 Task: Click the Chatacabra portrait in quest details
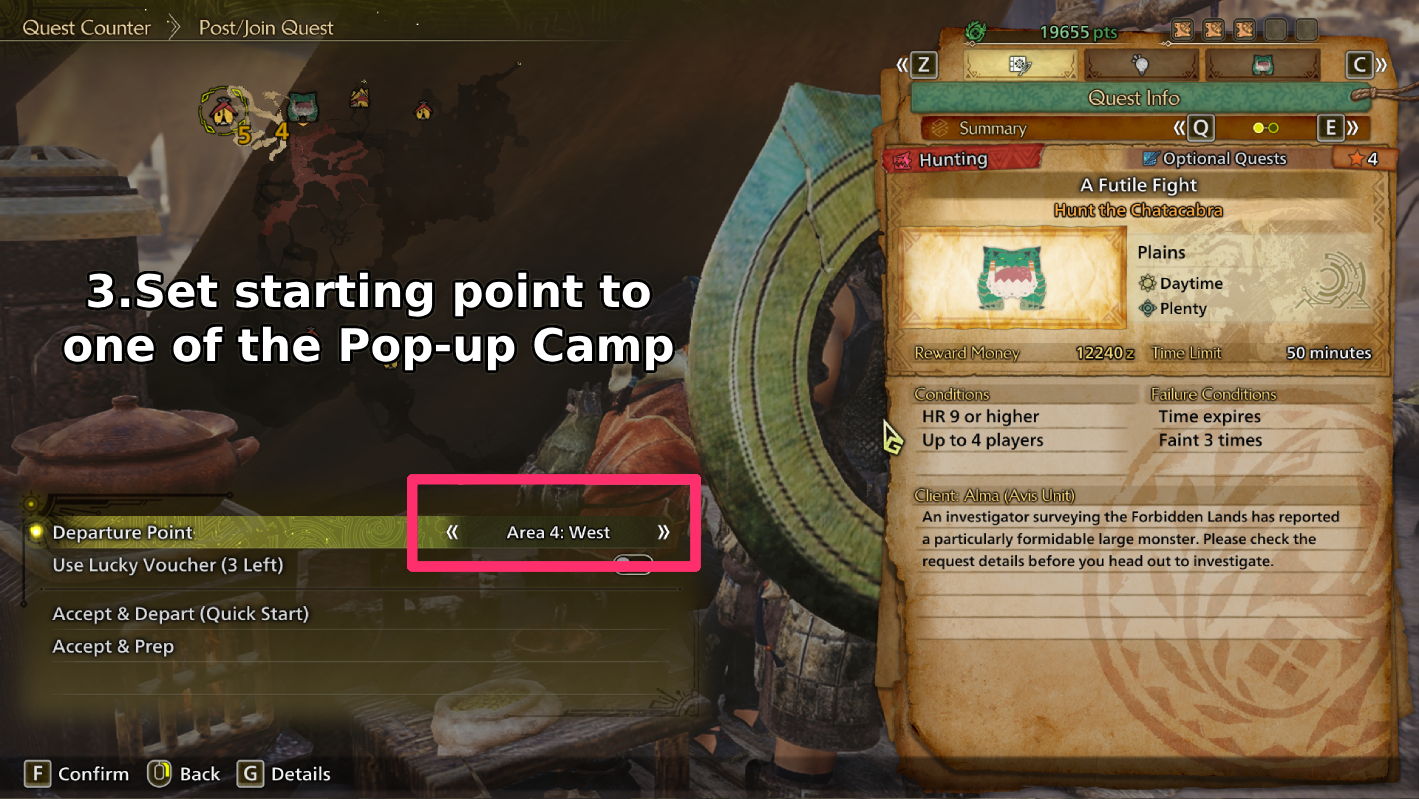1010,277
